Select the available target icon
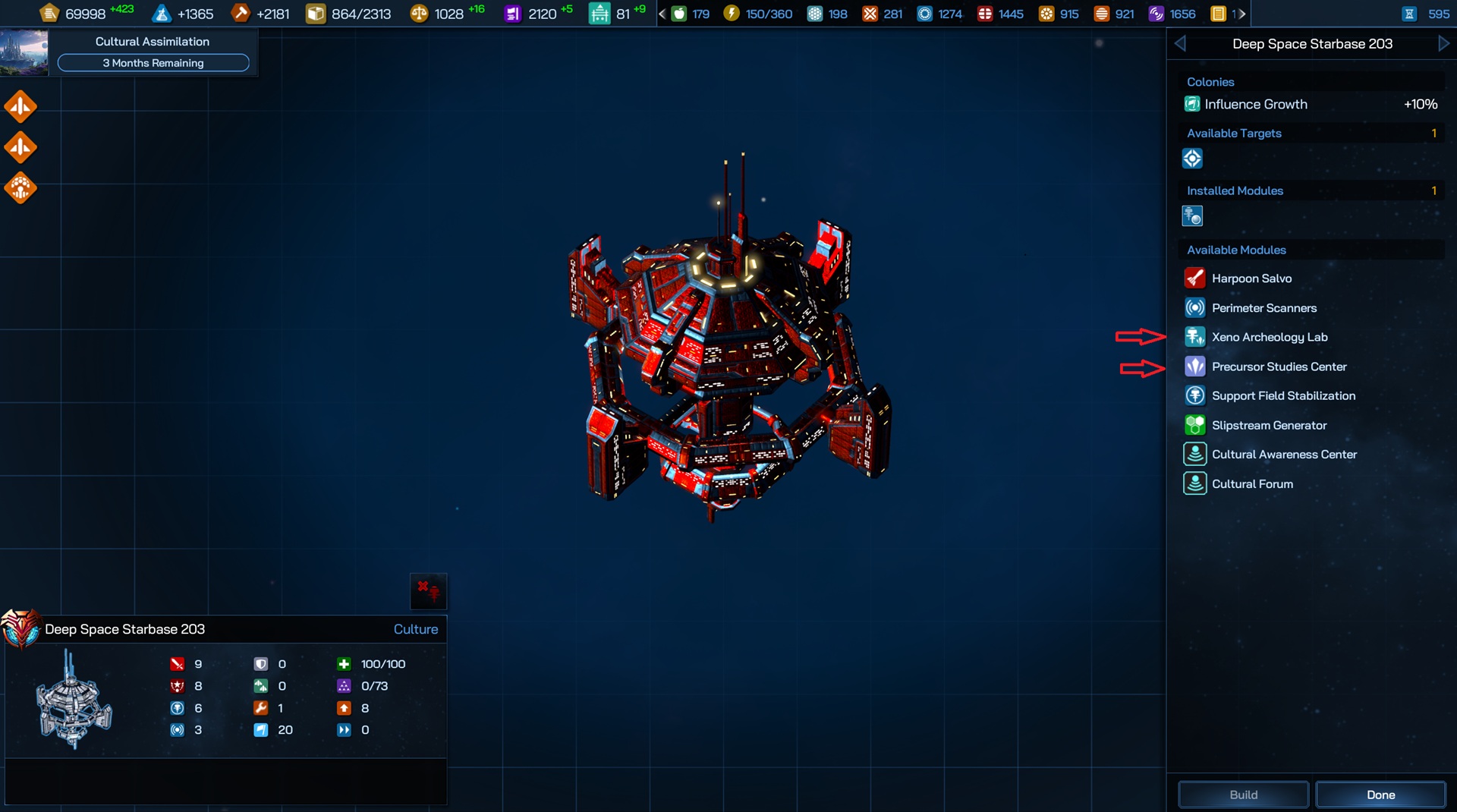 click(1192, 159)
